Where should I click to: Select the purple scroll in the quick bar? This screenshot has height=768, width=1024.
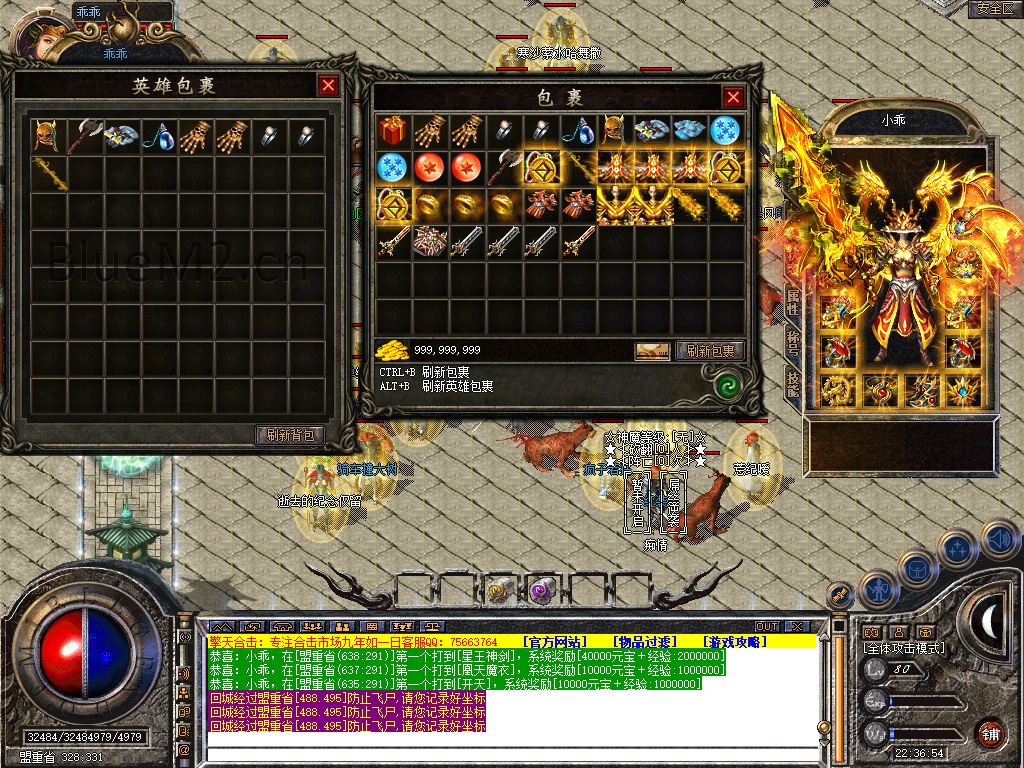[543, 590]
